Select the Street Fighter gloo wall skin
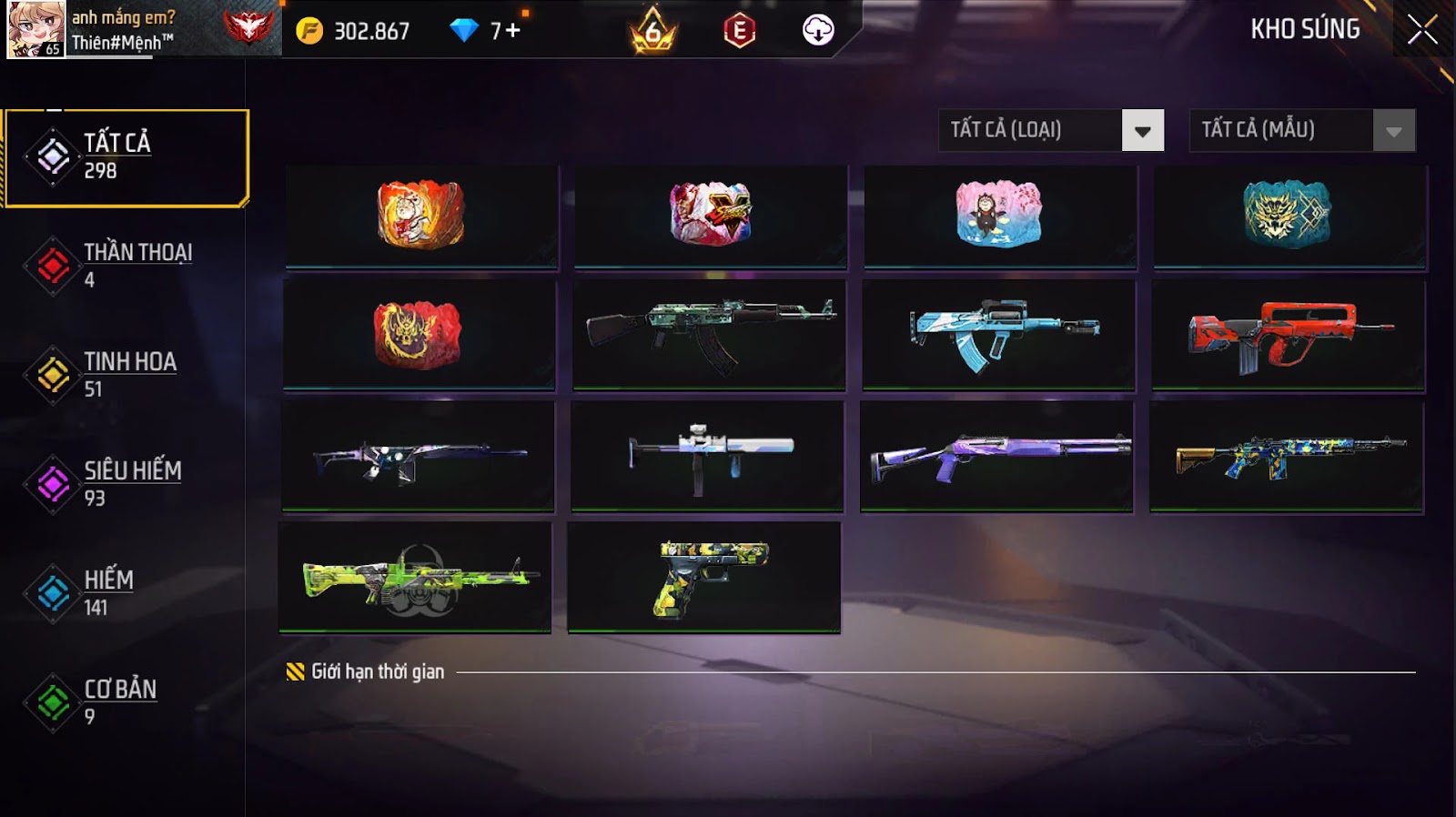This screenshot has width=1456, height=817. pyautogui.click(x=711, y=216)
